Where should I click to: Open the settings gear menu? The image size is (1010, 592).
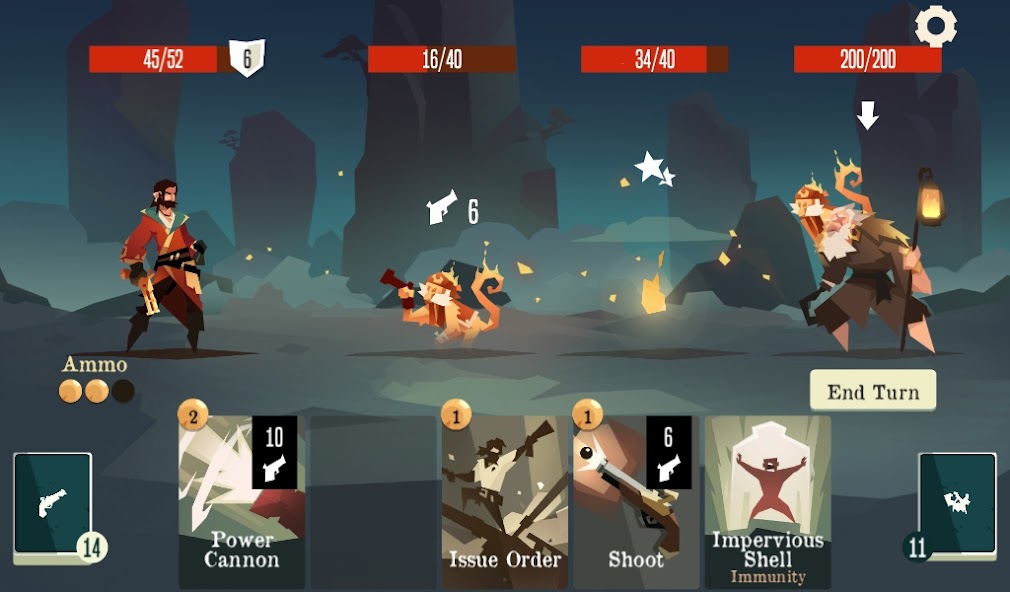(x=936, y=27)
